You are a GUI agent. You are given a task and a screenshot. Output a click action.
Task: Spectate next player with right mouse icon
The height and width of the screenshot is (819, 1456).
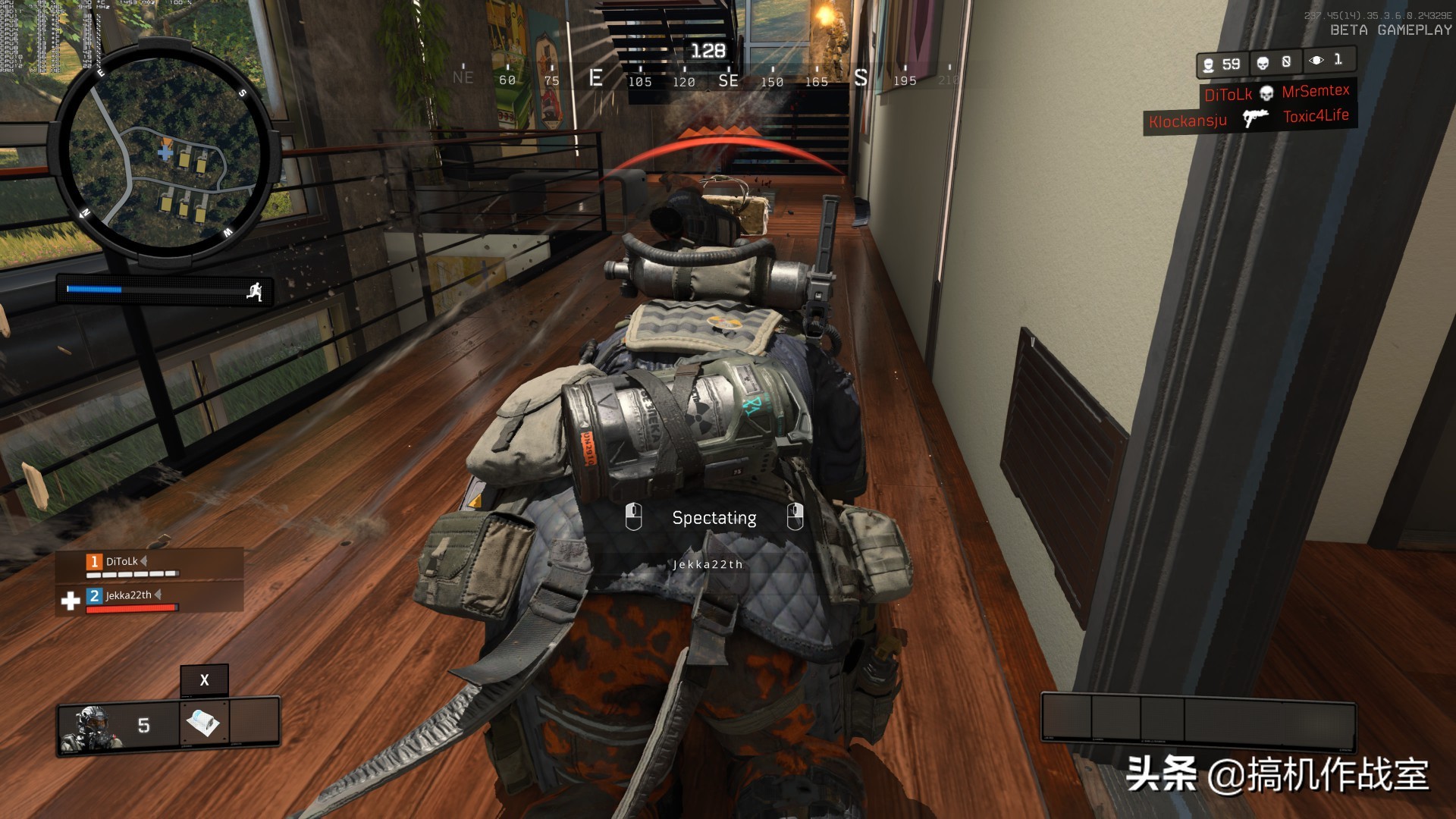click(x=795, y=517)
